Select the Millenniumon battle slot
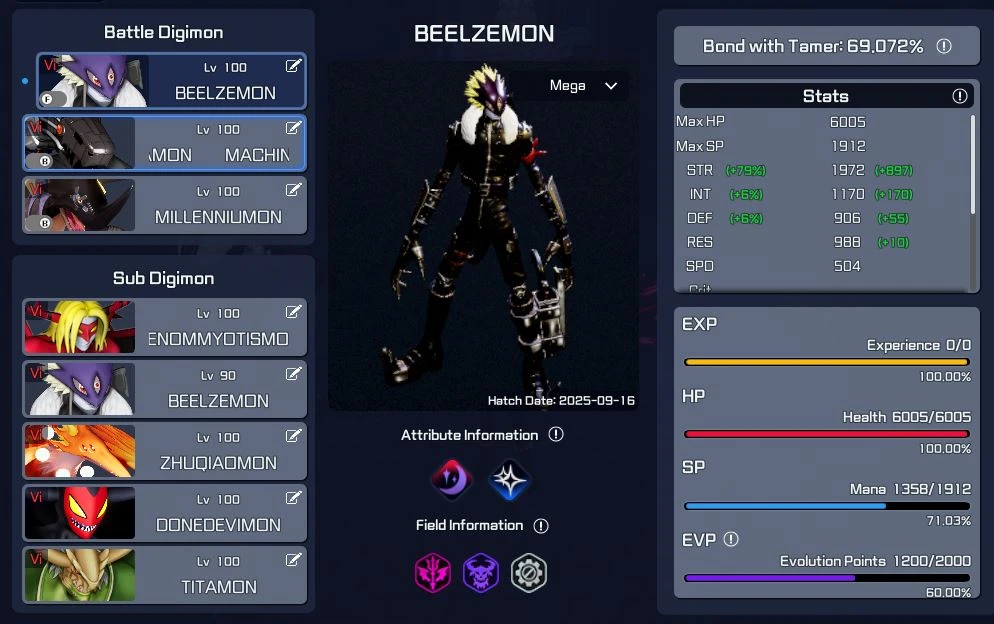This screenshot has width=994, height=624. pos(165,205)
